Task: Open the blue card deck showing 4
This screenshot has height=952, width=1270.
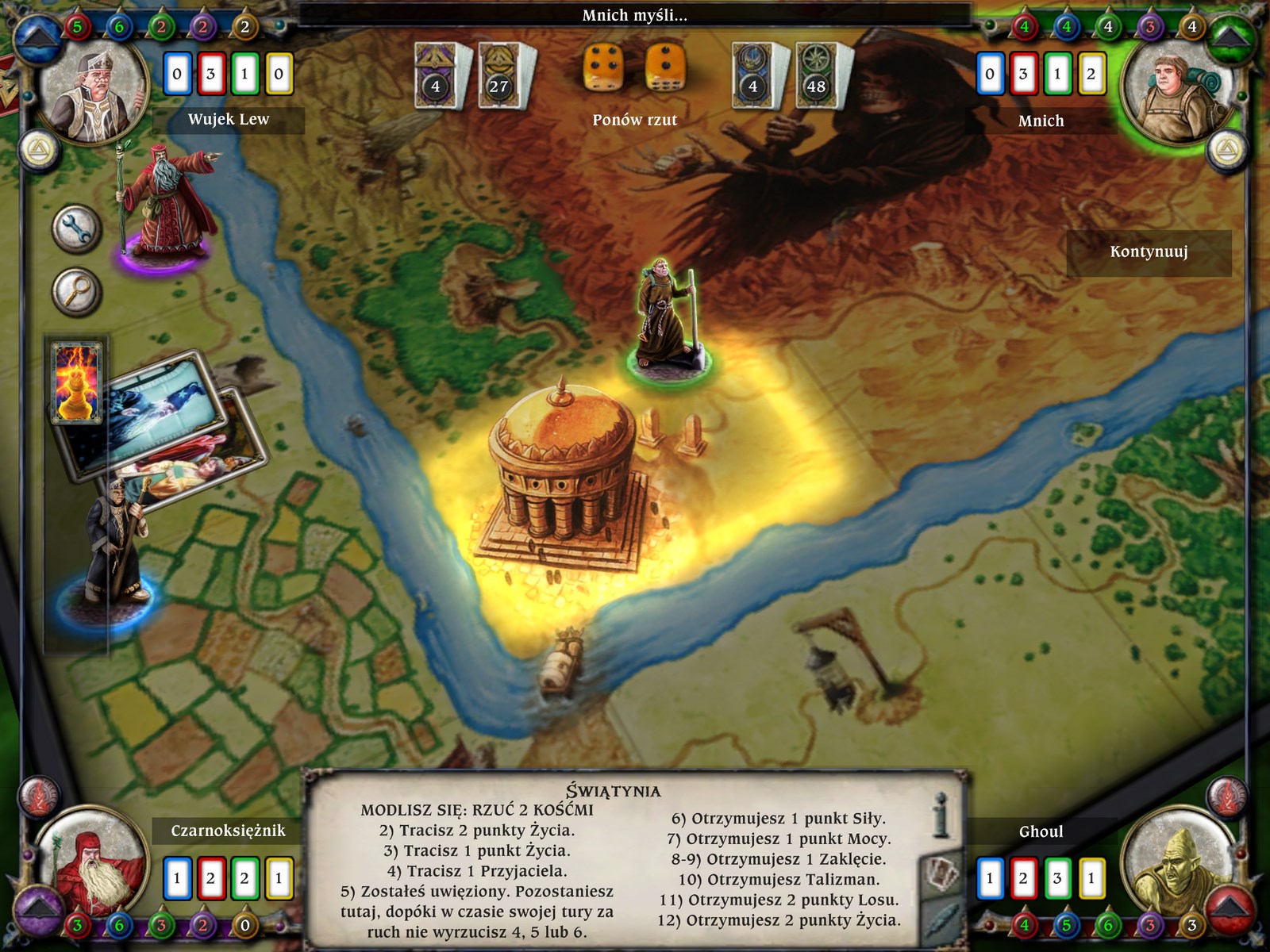Action: pos(753,76)
